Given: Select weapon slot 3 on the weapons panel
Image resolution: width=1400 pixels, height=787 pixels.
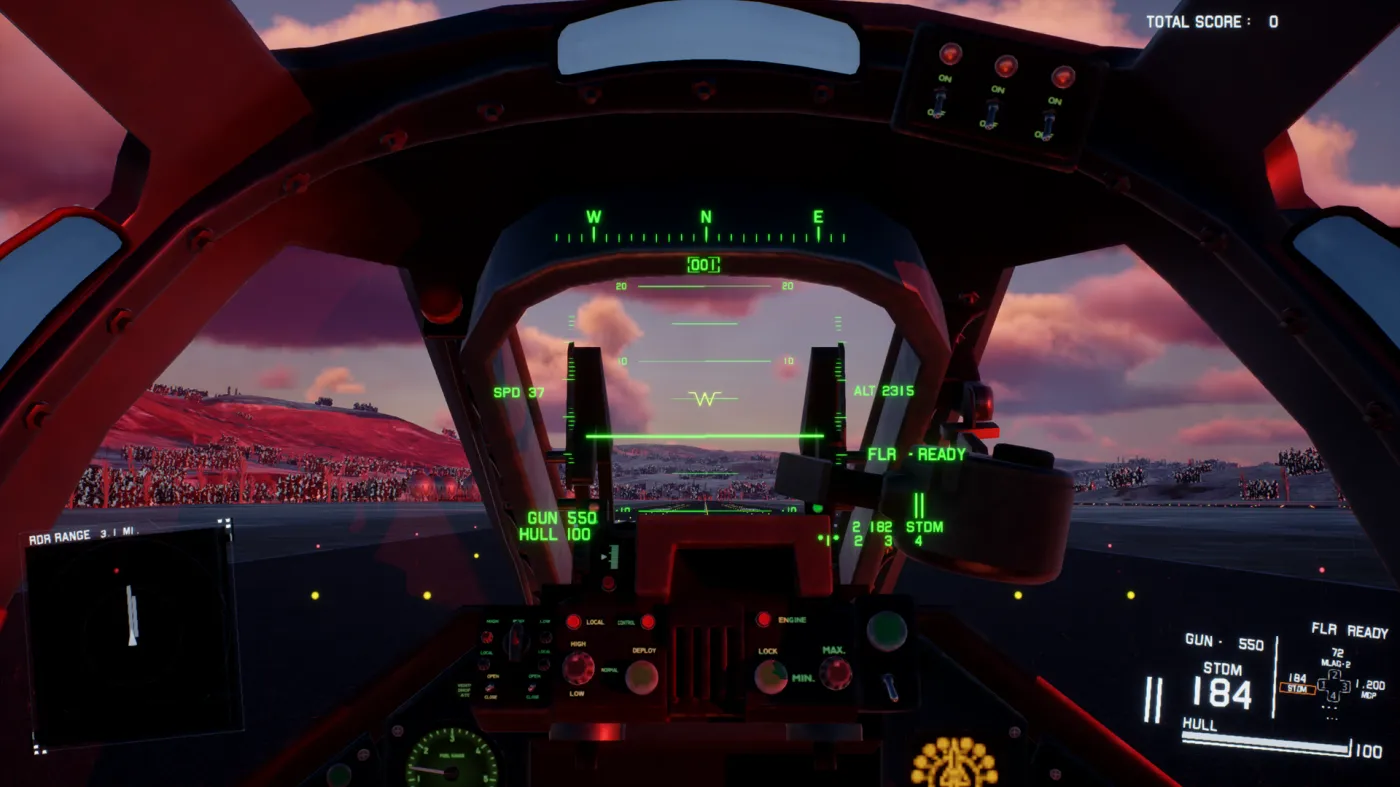Looking at the screenshot, I should click(1346, 687).
